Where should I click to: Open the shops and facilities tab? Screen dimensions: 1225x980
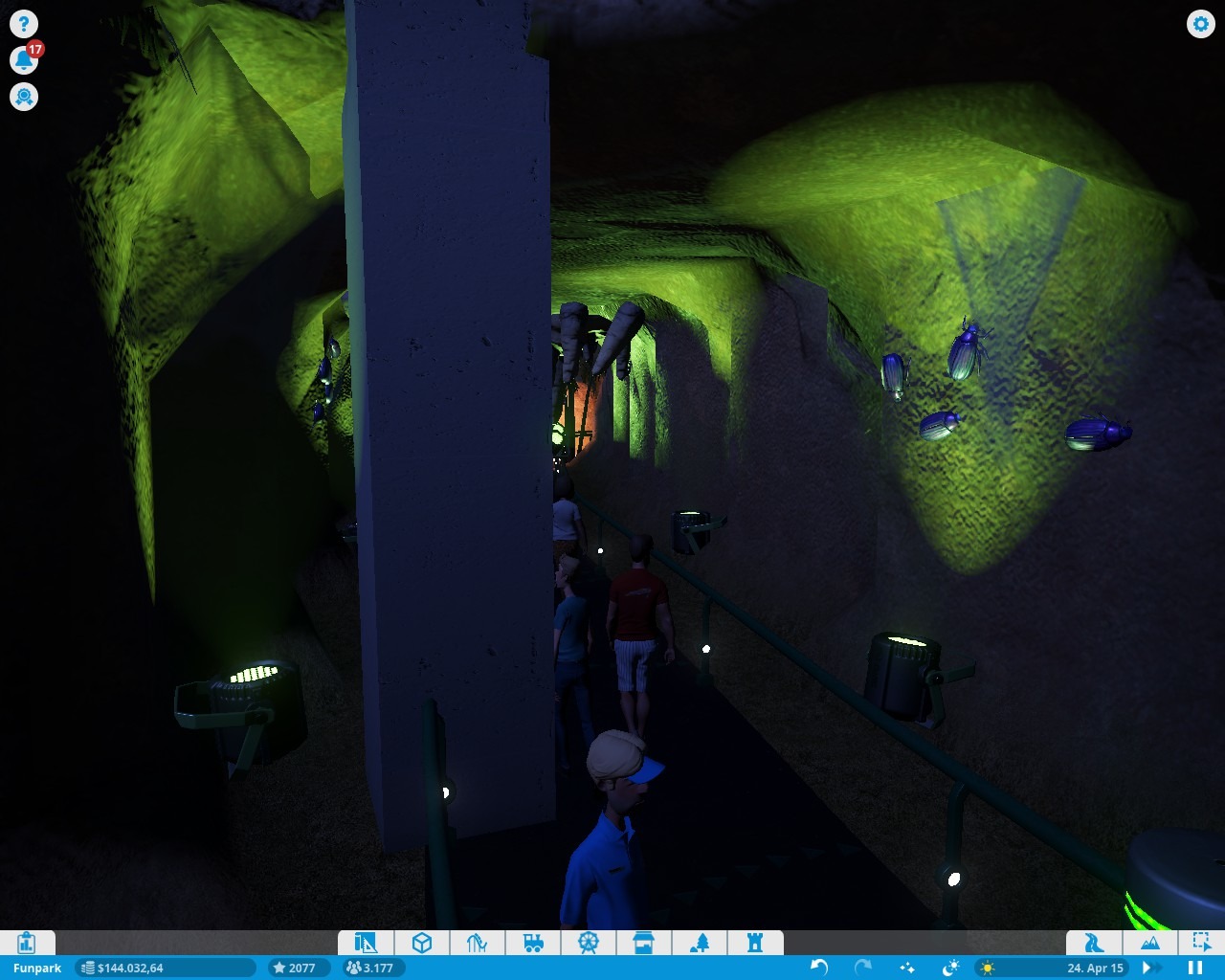(x=644, y=943)
